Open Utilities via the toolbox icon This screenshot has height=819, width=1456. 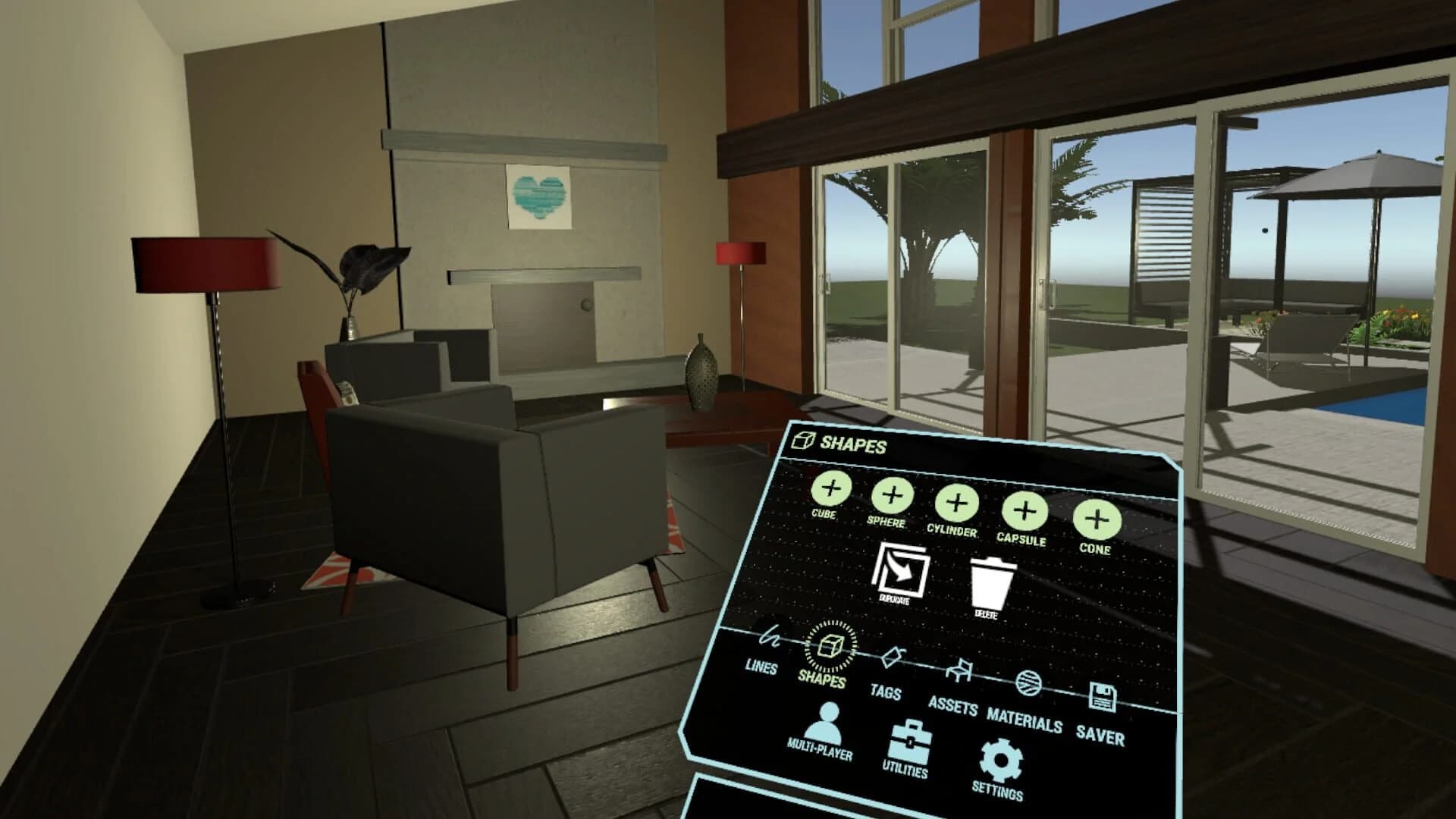click(x=910, y=741)
